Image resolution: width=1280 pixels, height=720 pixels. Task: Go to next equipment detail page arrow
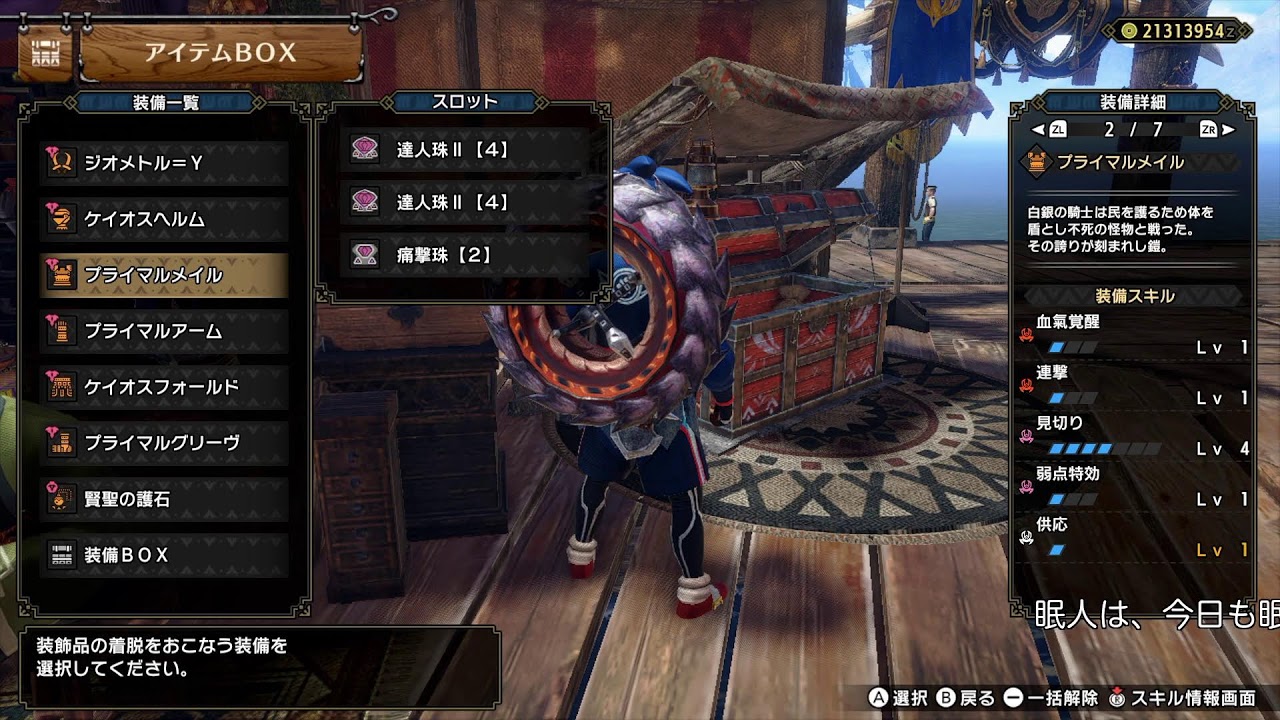[1229, 130]
